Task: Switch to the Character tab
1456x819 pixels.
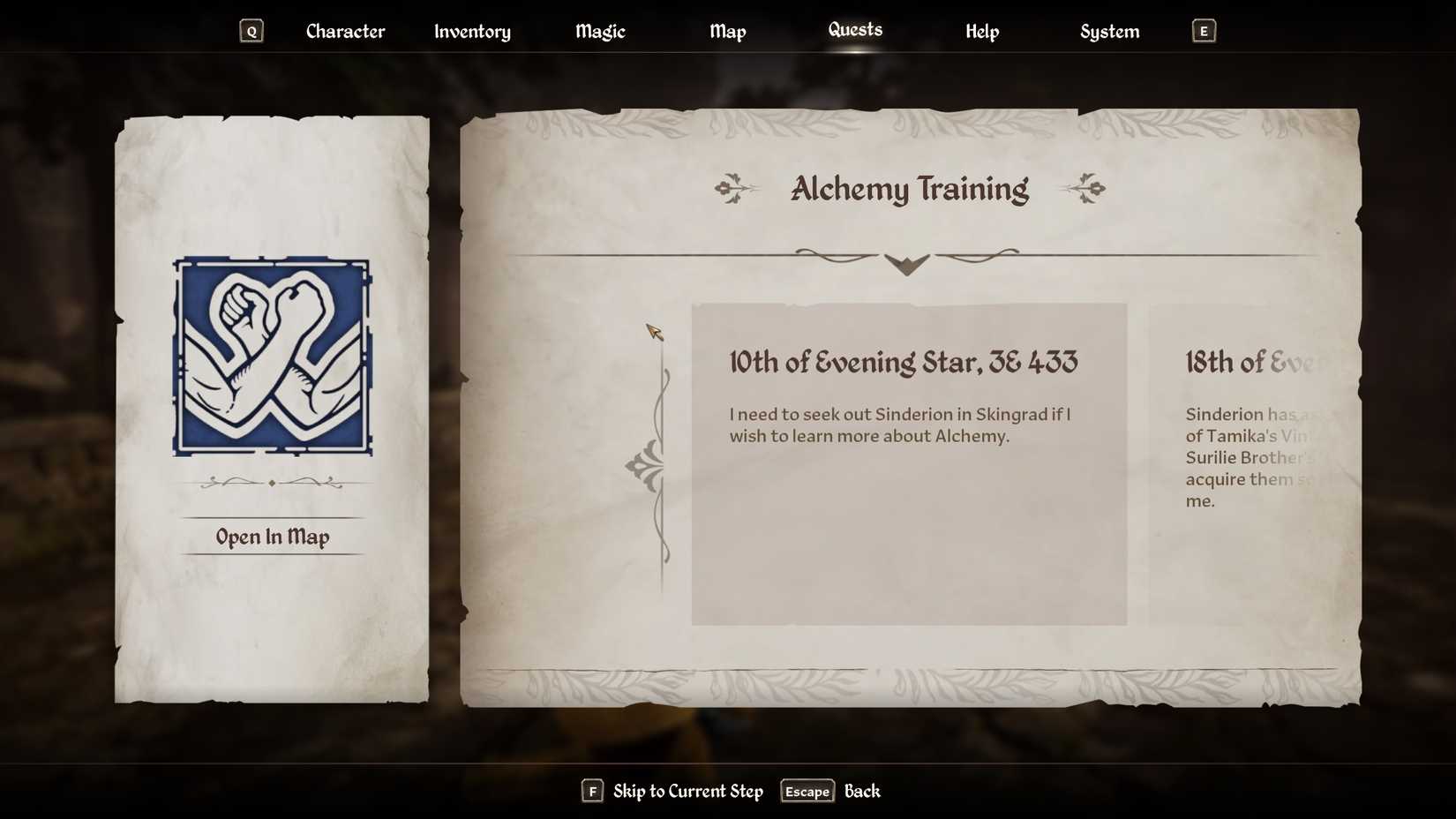Action: pyautogui.click(x=344, y=31)
